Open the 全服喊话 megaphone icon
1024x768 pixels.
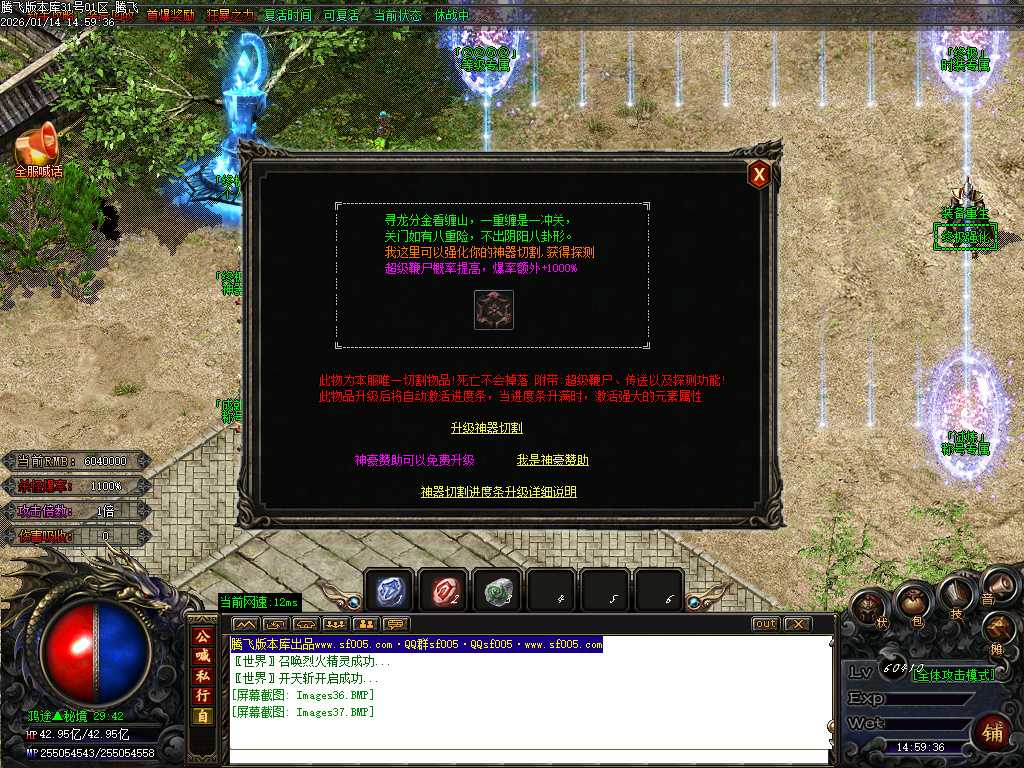[x=38, y=148]
